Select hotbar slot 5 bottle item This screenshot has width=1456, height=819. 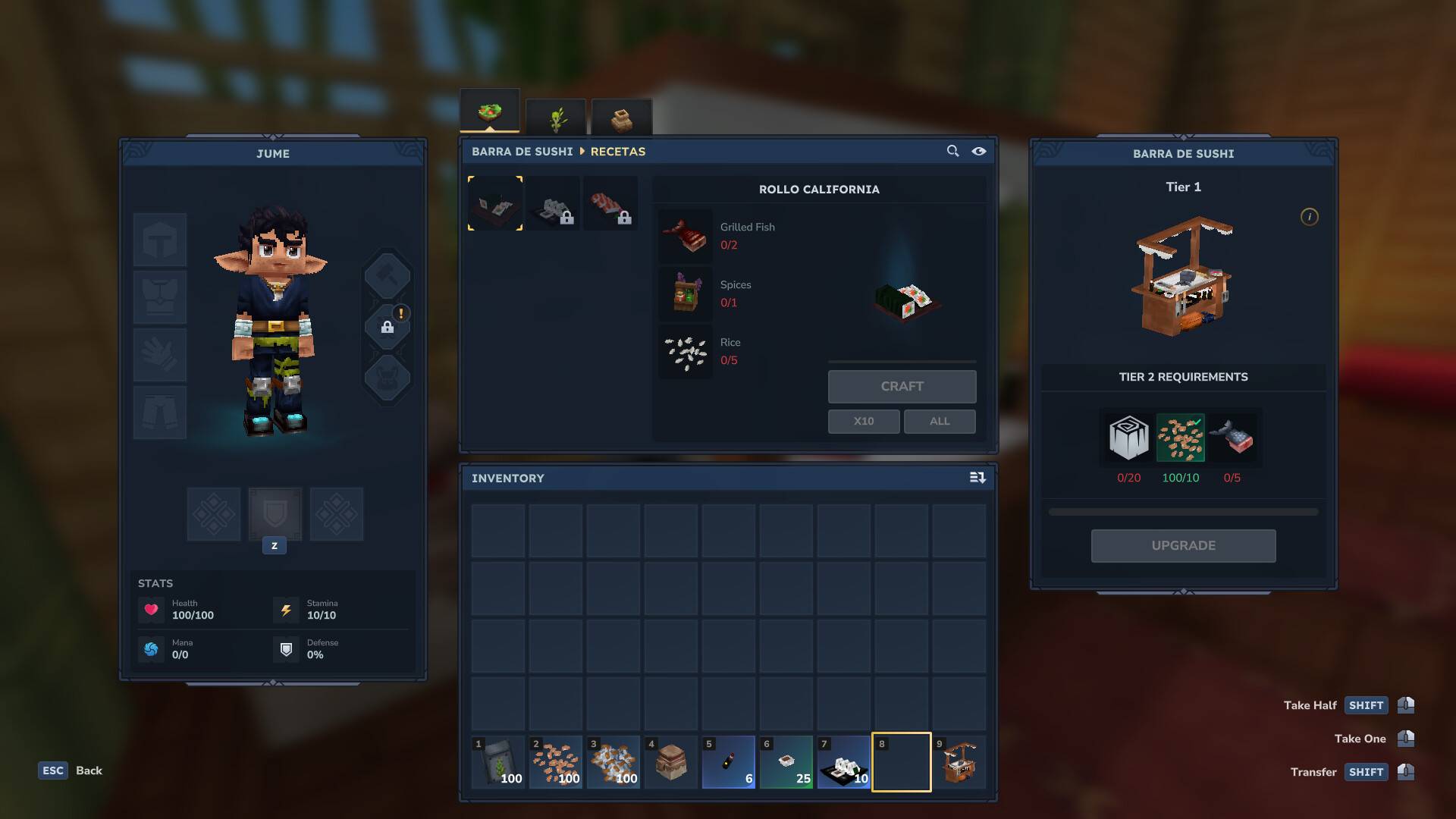[x=728, y=762]
